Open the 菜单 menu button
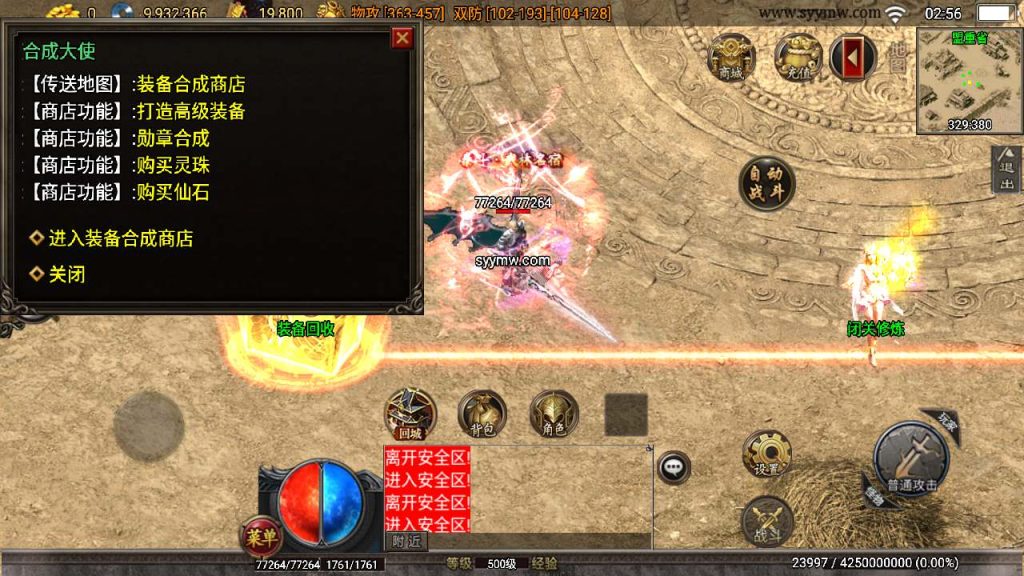 click(x=258, y=534)
